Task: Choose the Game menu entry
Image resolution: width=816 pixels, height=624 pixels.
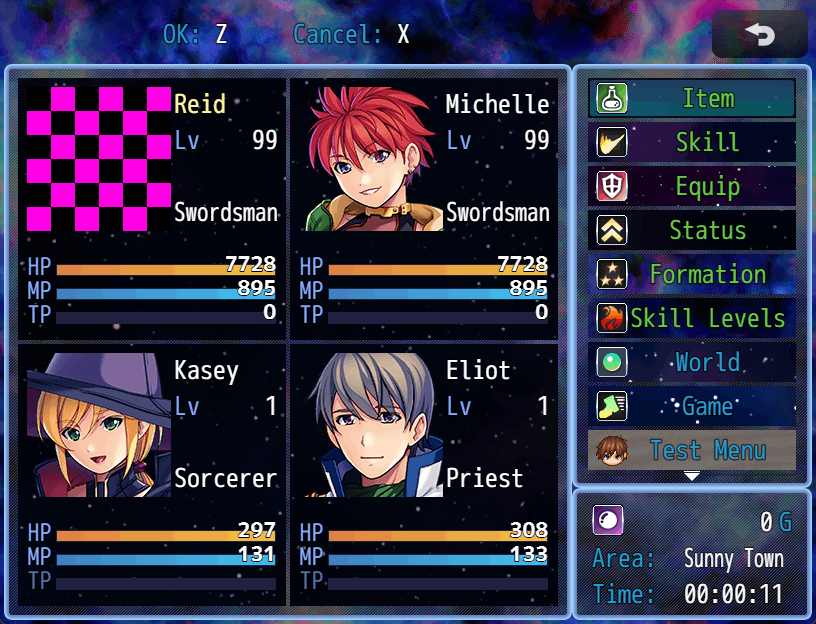Action: 692,407
